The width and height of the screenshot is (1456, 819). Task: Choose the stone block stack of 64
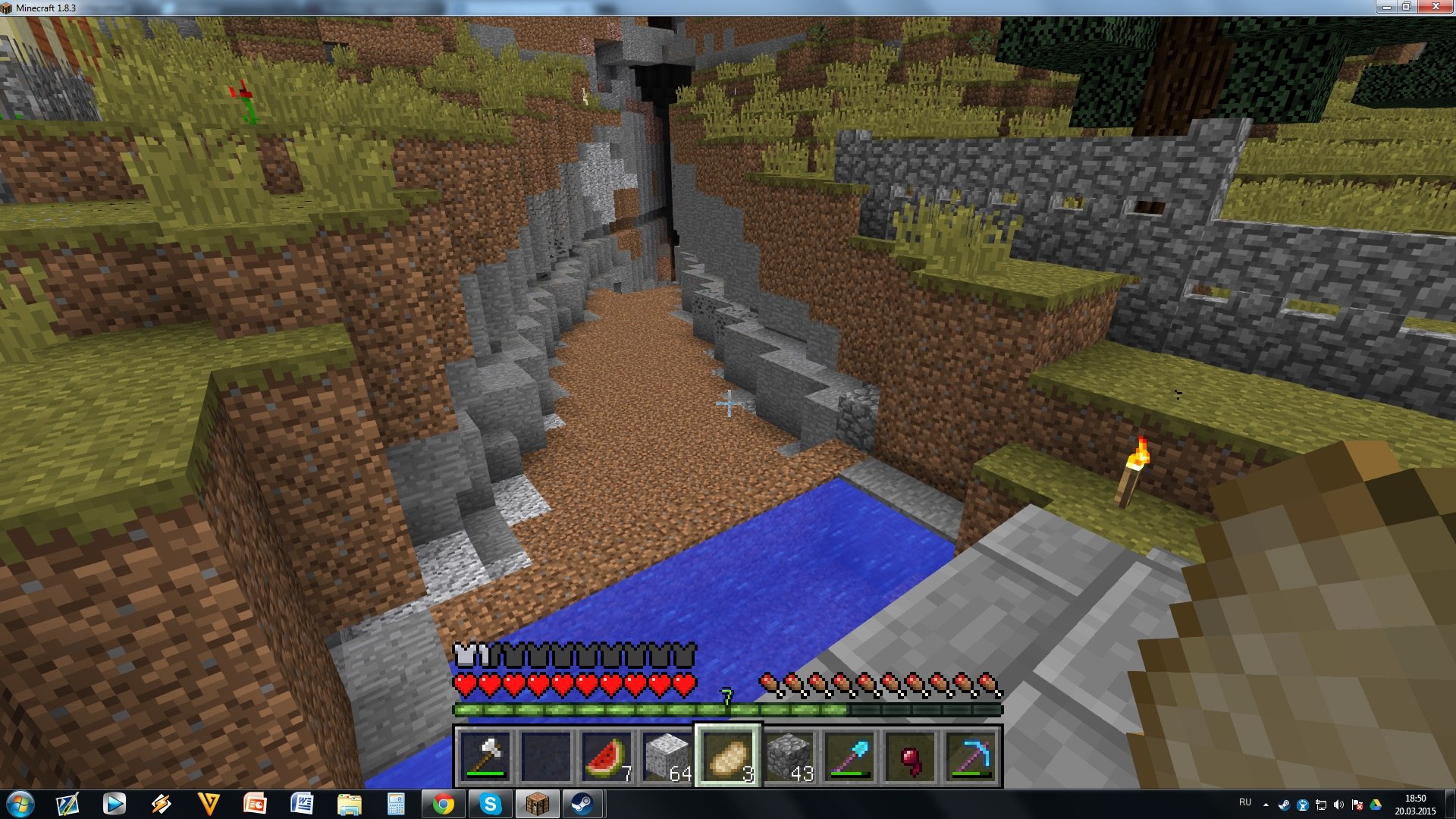pyautogui.click(x=667, y=756)
